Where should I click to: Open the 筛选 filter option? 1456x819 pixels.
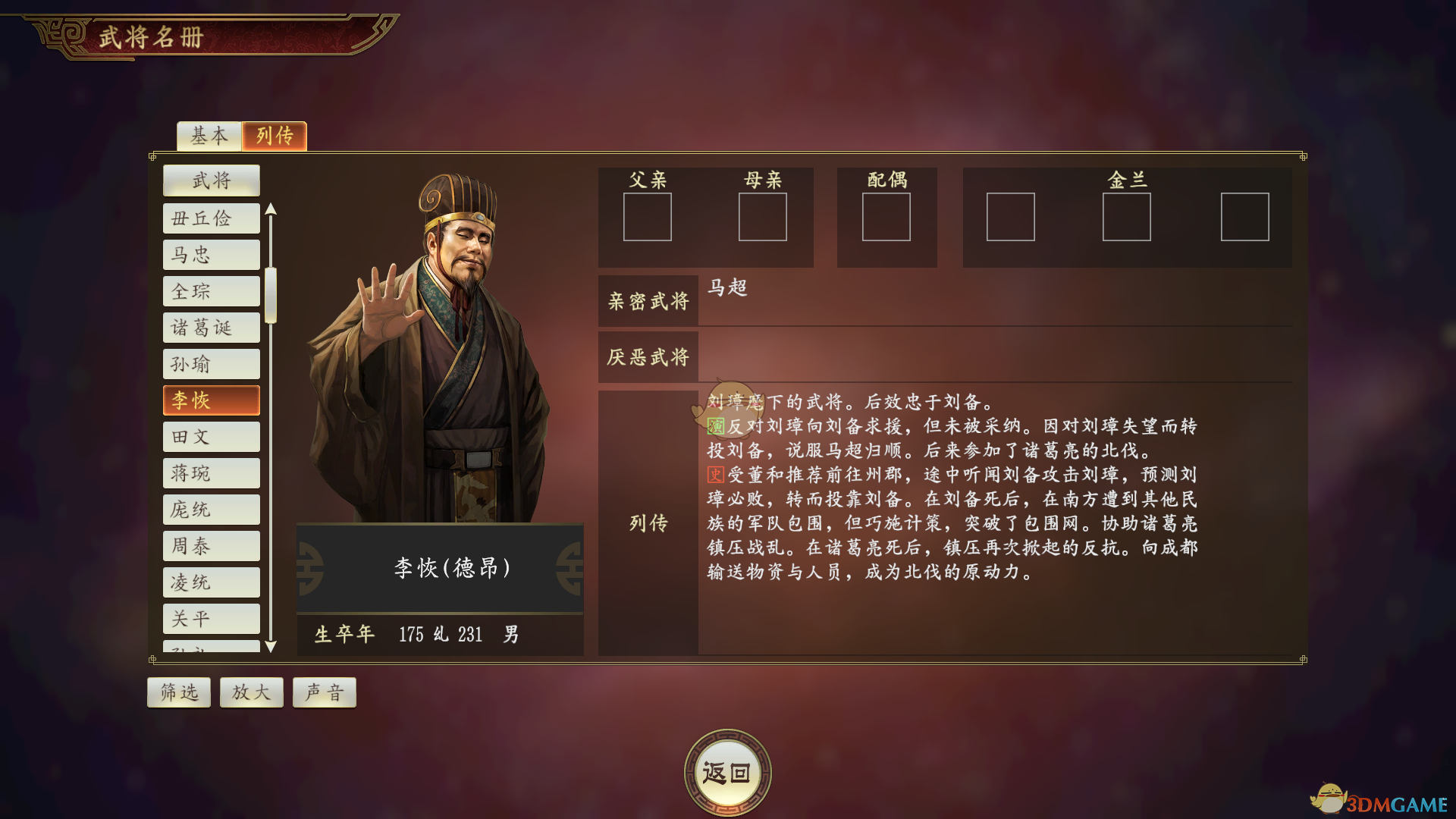(x=178, y=692)
